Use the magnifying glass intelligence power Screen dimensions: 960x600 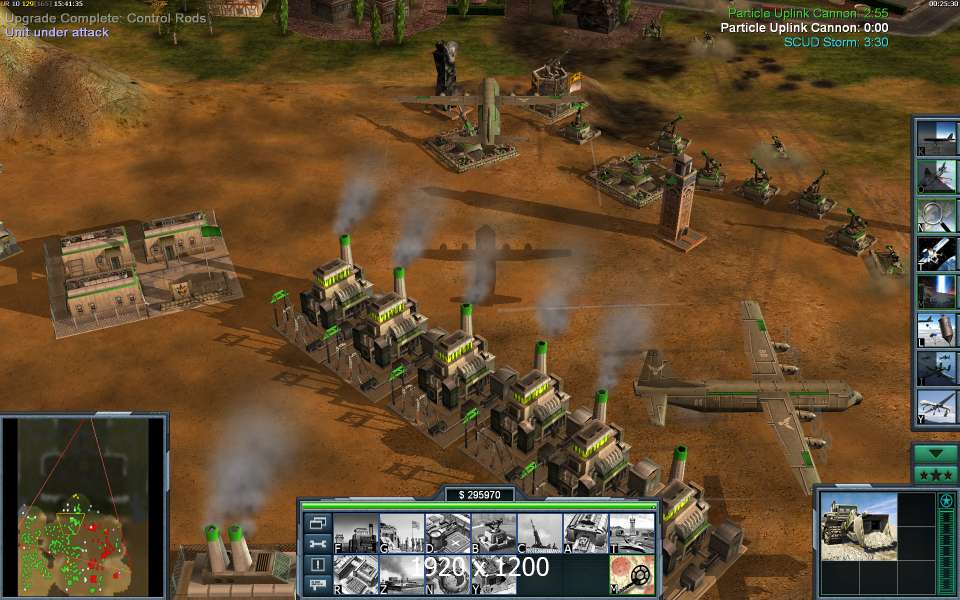click(x=937, y=214)
